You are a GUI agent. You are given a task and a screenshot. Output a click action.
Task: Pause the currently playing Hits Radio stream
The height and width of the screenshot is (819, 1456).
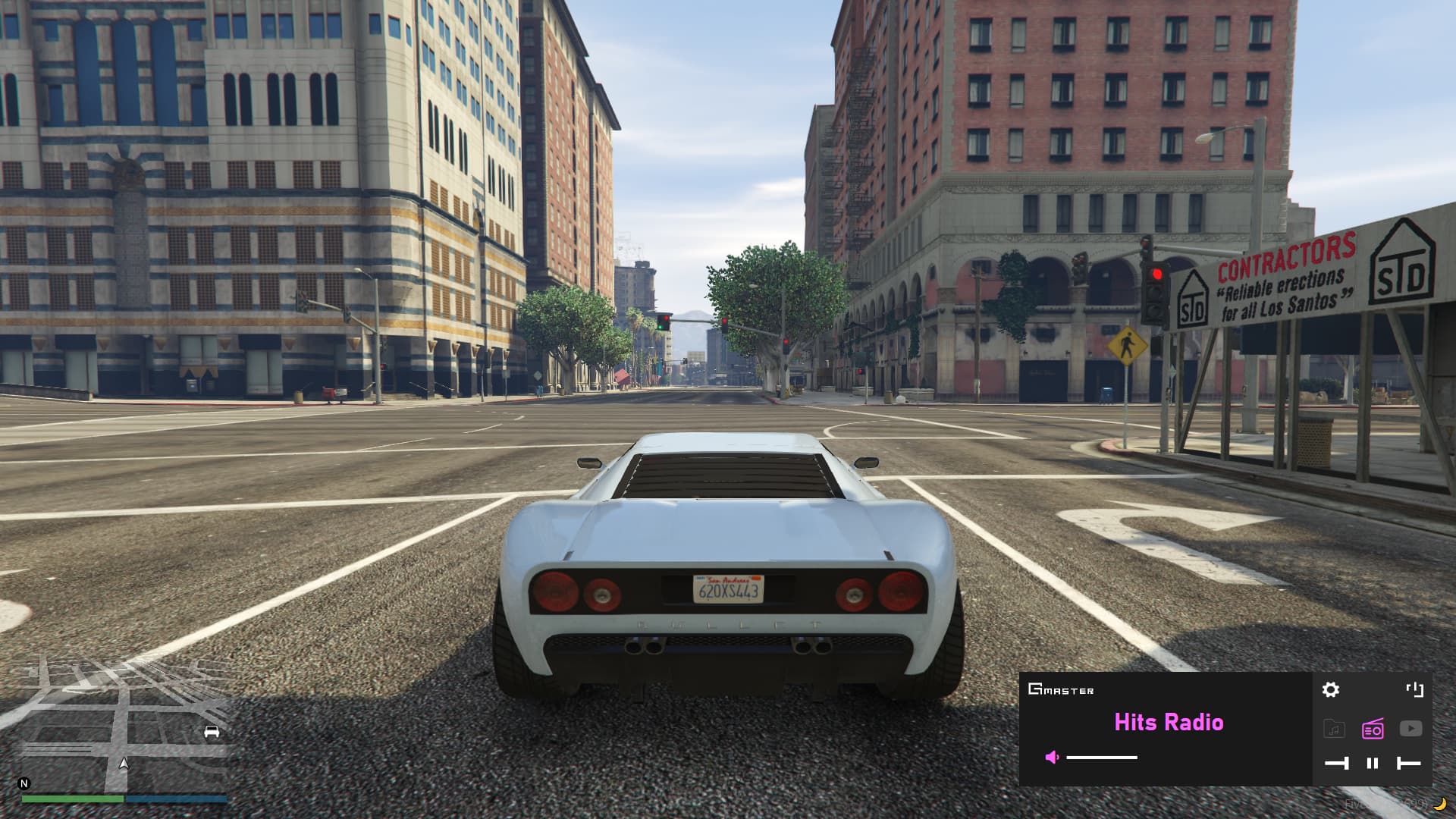(x=1372, y=763)
